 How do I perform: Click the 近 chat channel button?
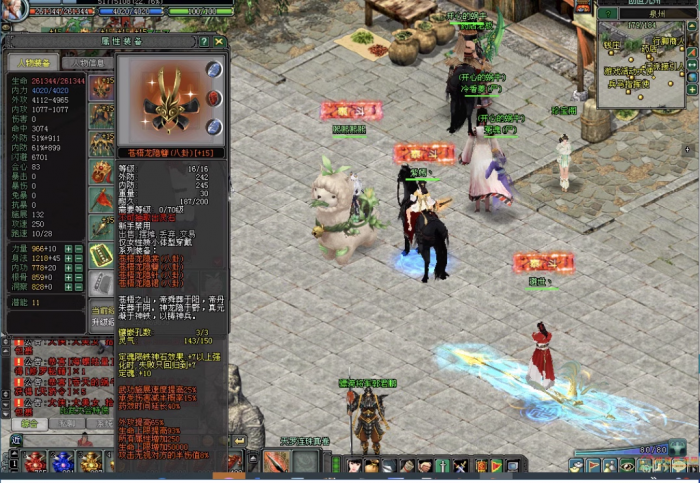pyautogui.click(x=16, y=440)
